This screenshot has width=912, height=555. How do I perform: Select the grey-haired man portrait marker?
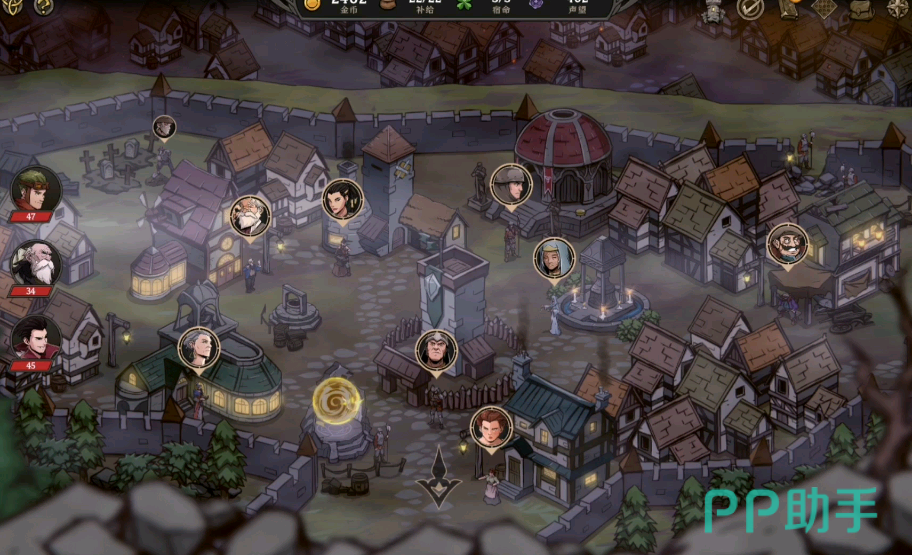click(x=198, y=347)
